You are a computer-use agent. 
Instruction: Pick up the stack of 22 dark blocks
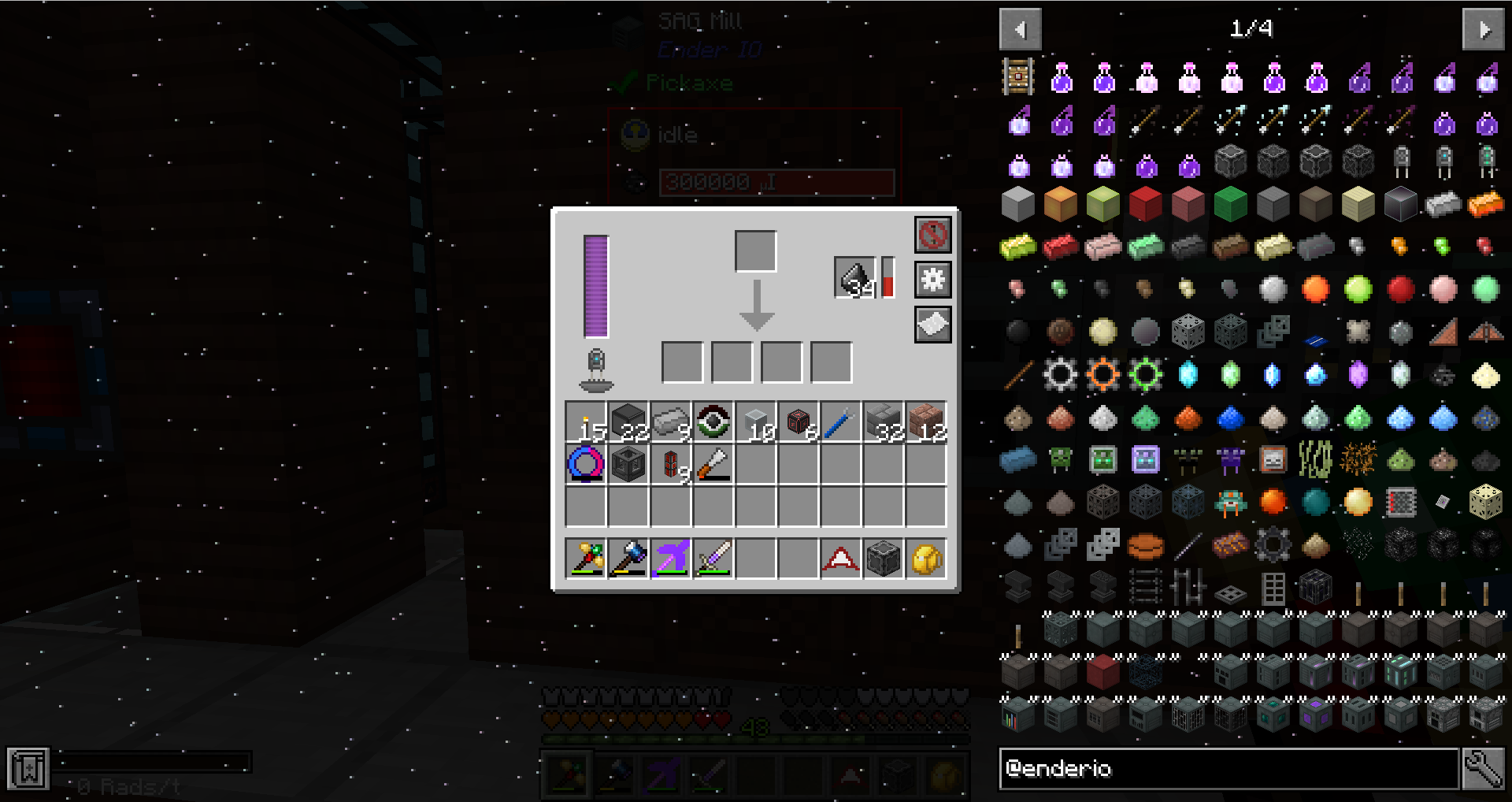click(628, 423)
